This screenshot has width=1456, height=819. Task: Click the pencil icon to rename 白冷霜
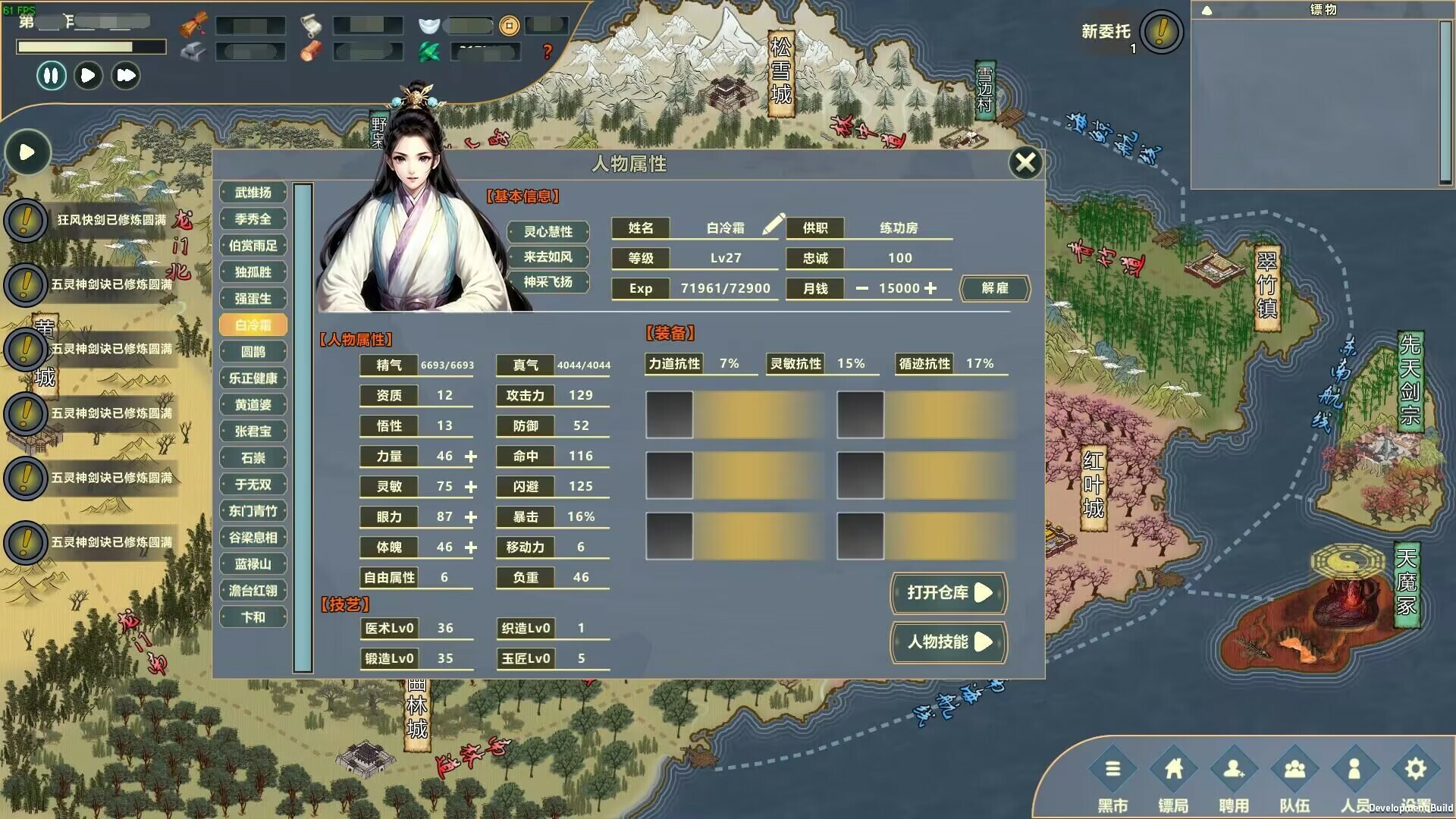[773, 225]
